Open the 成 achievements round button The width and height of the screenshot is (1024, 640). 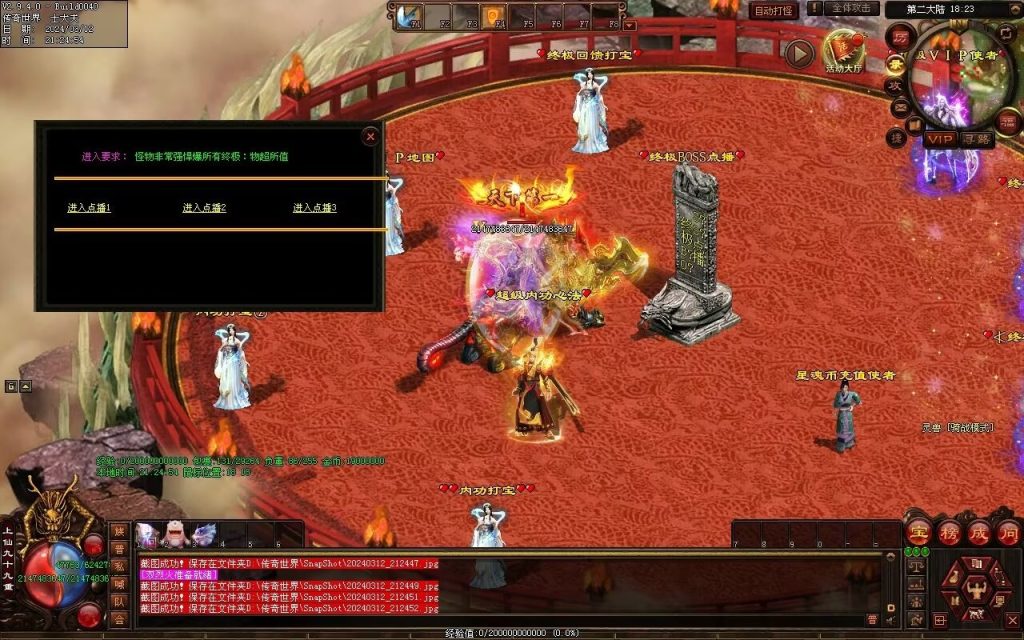tap(979, 531)
